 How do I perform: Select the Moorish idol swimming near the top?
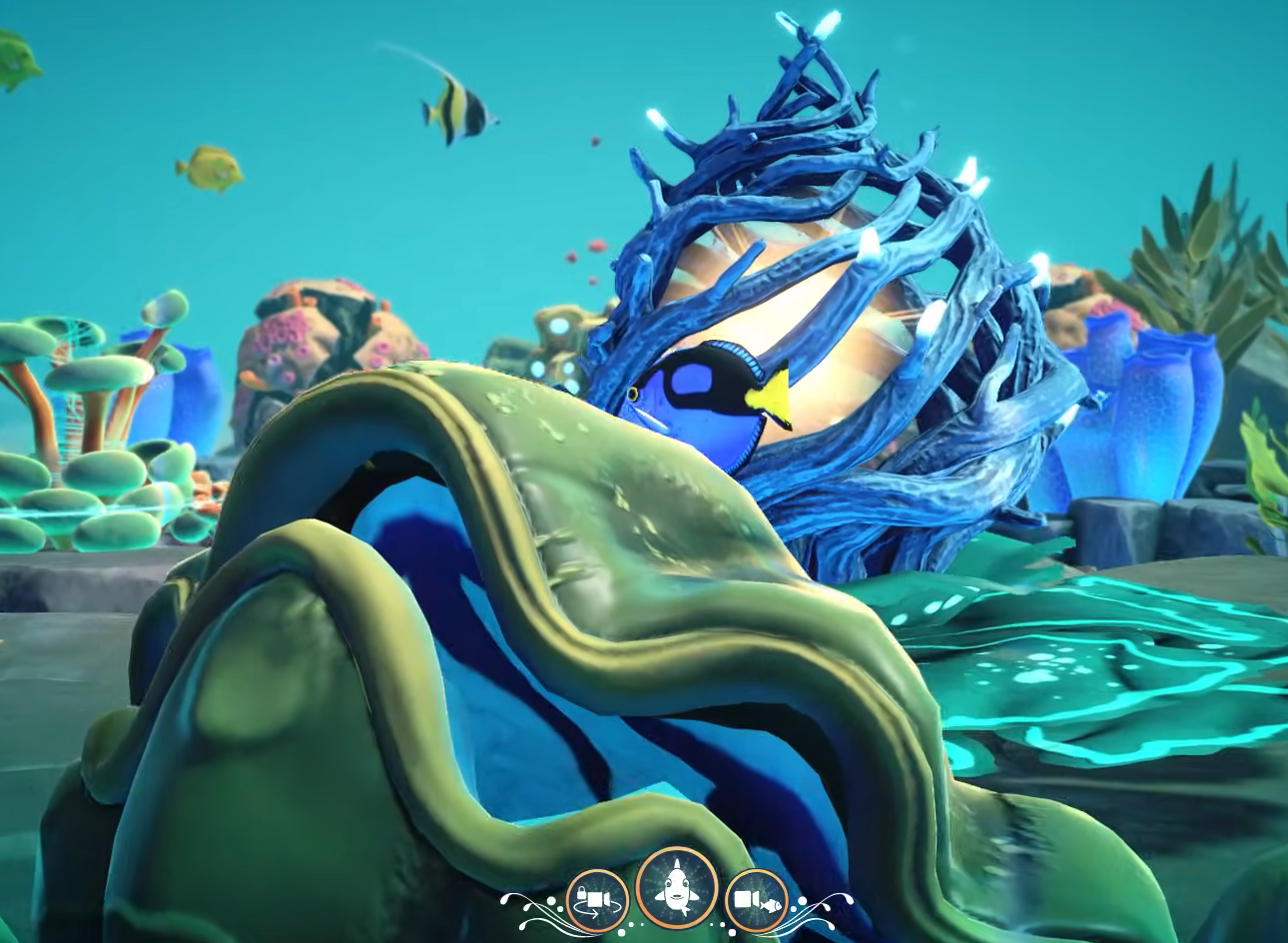[459, 108]
